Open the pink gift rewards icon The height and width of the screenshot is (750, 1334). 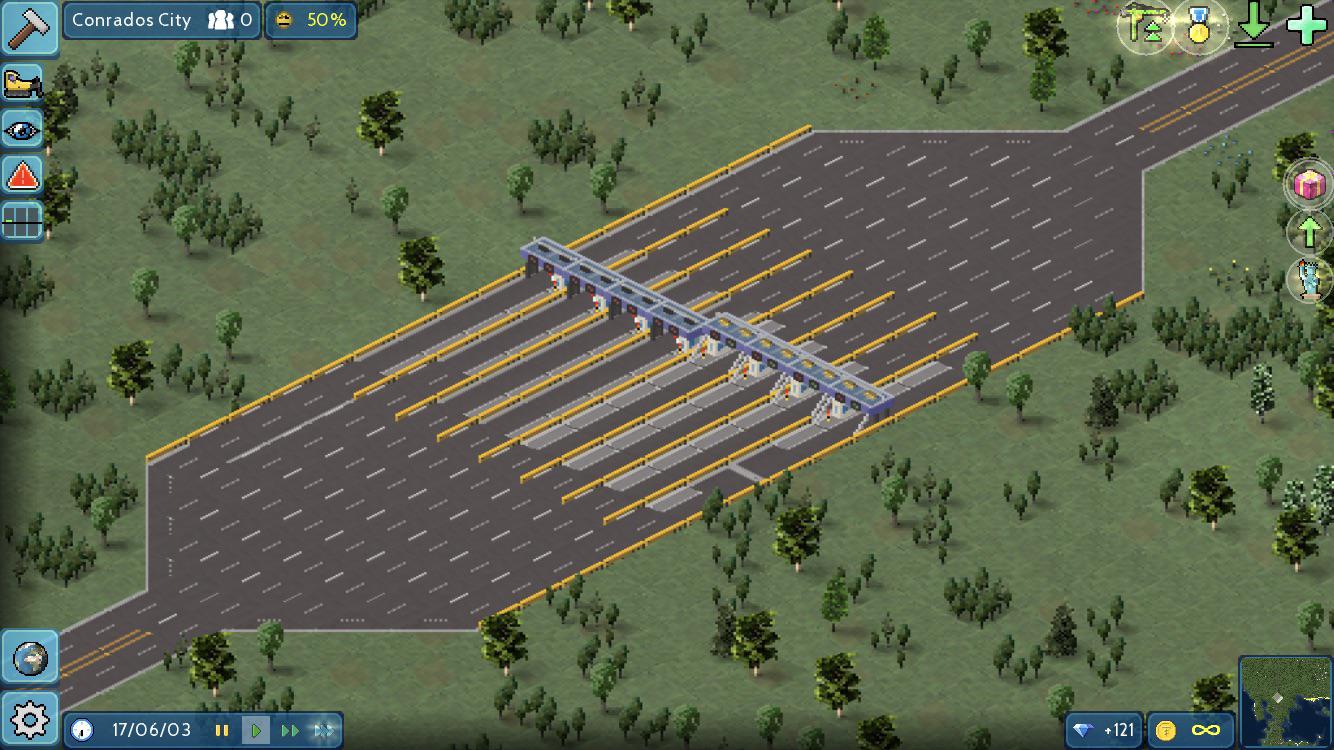pos(1308,184)
